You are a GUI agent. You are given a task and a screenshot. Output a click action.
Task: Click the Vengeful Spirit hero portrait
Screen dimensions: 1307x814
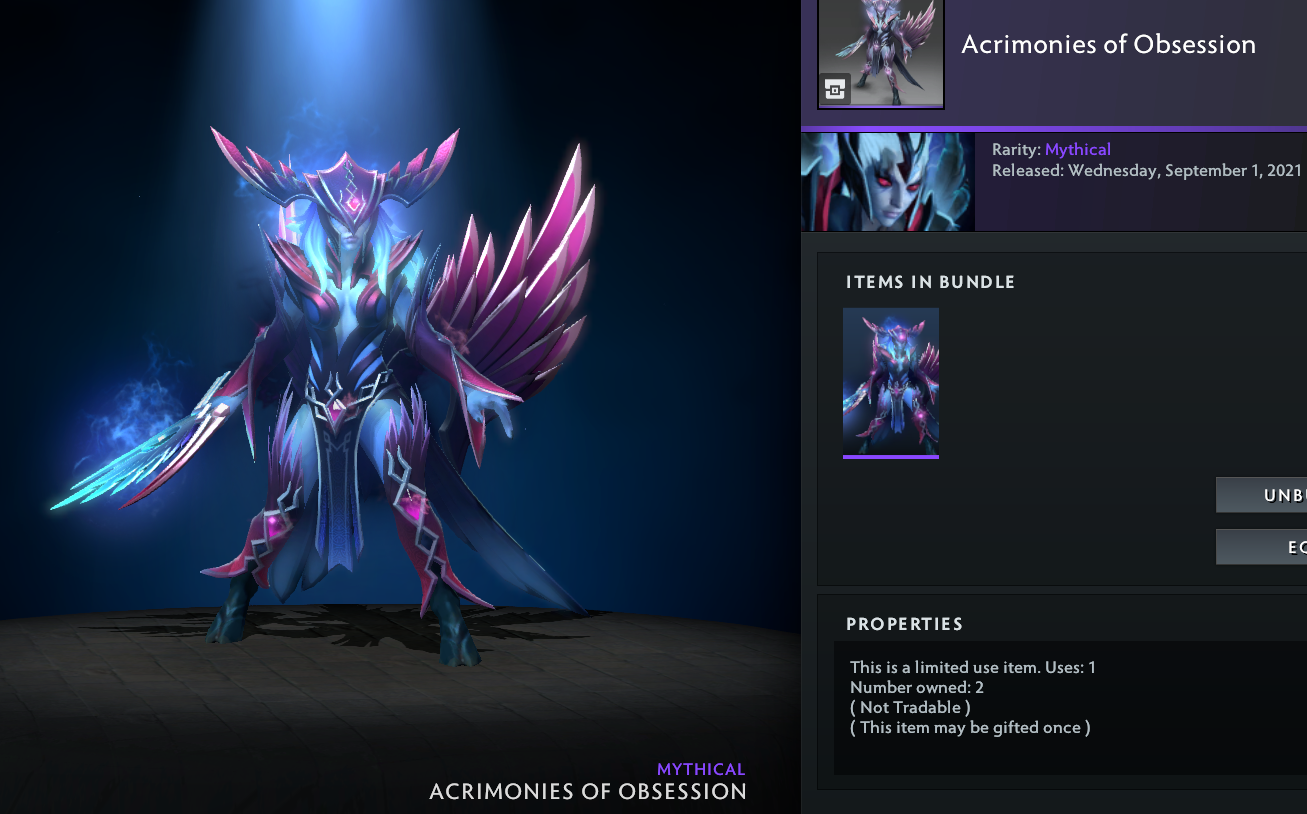click(888, 182)
